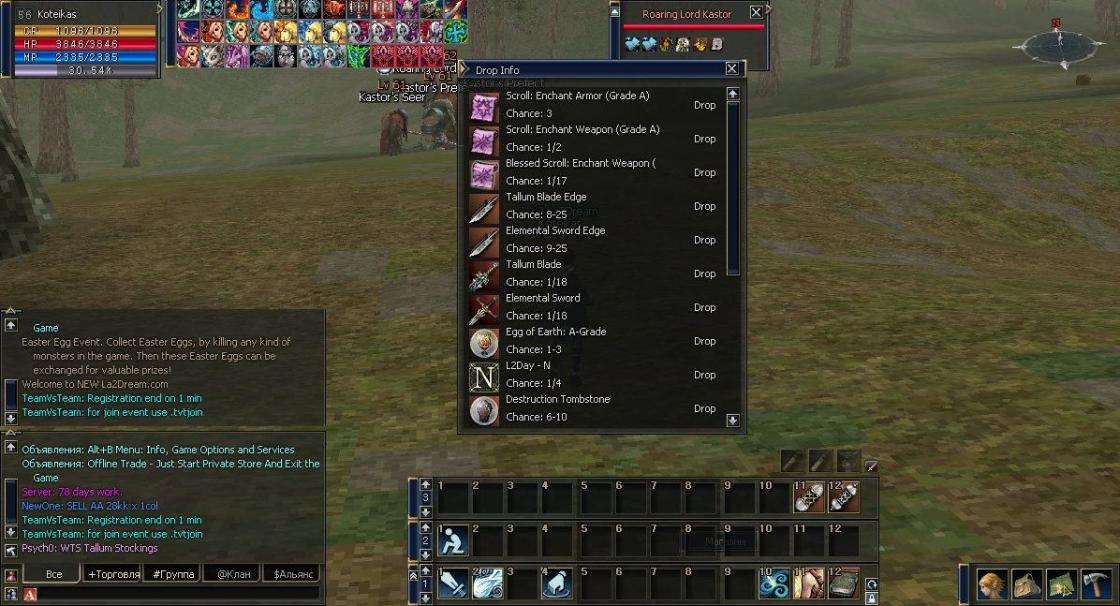The height and width of the screenshot is (606, 1120).
Task: Use the sit/stand action on hotbar
Action: pos(453,541)
